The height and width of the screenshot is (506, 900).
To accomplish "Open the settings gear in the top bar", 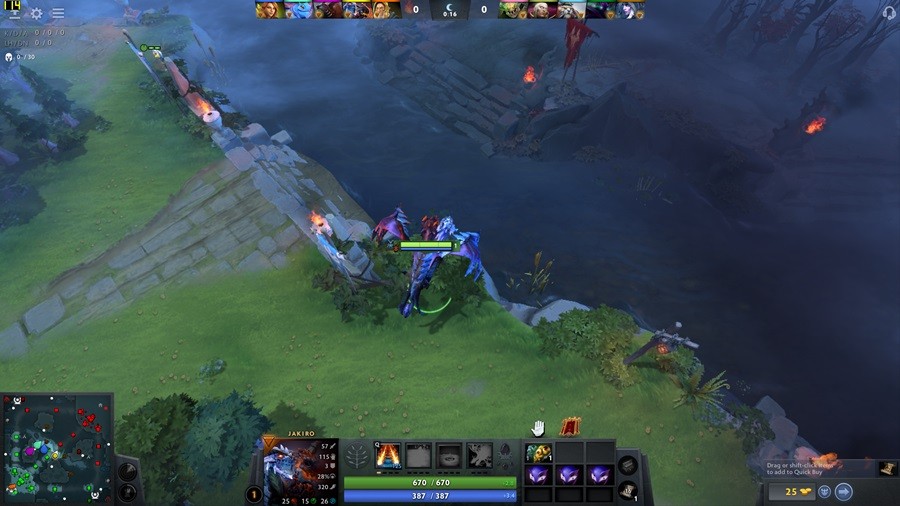I will click(36, 14).
